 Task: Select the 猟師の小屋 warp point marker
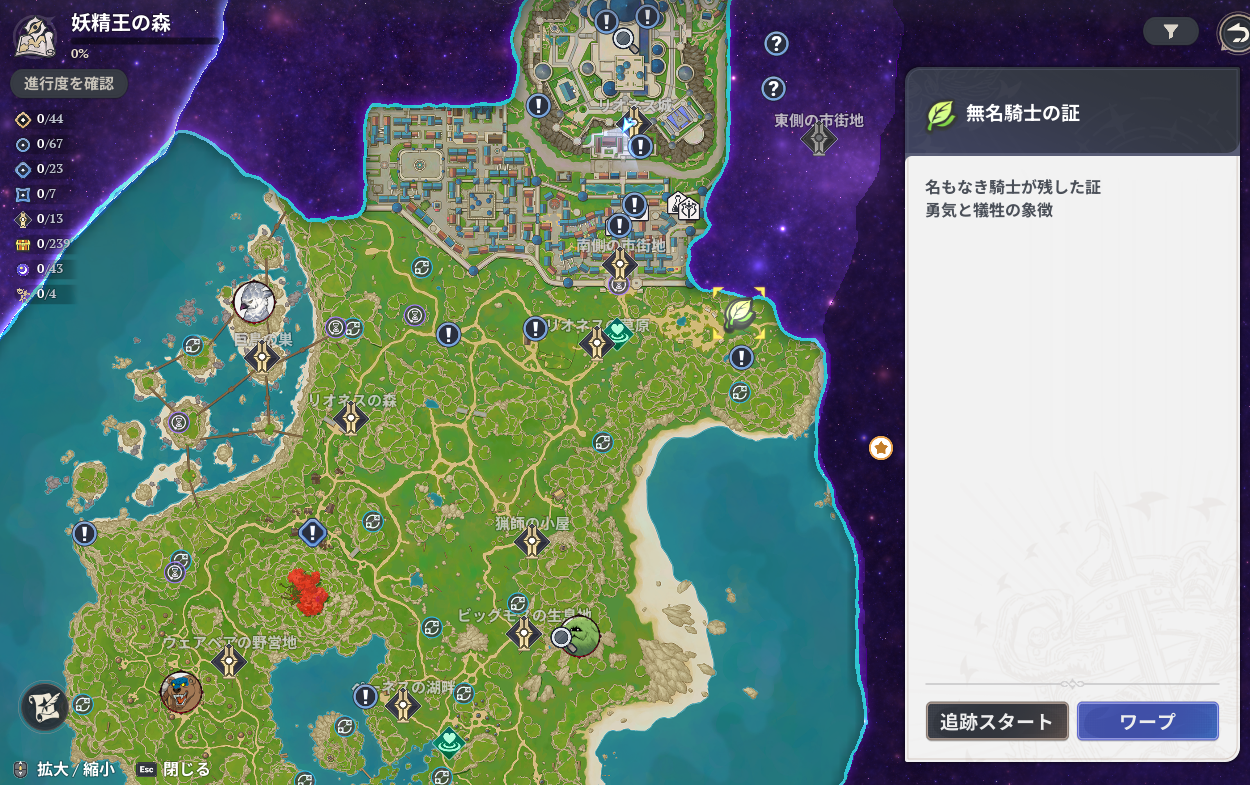pos(532,541)
